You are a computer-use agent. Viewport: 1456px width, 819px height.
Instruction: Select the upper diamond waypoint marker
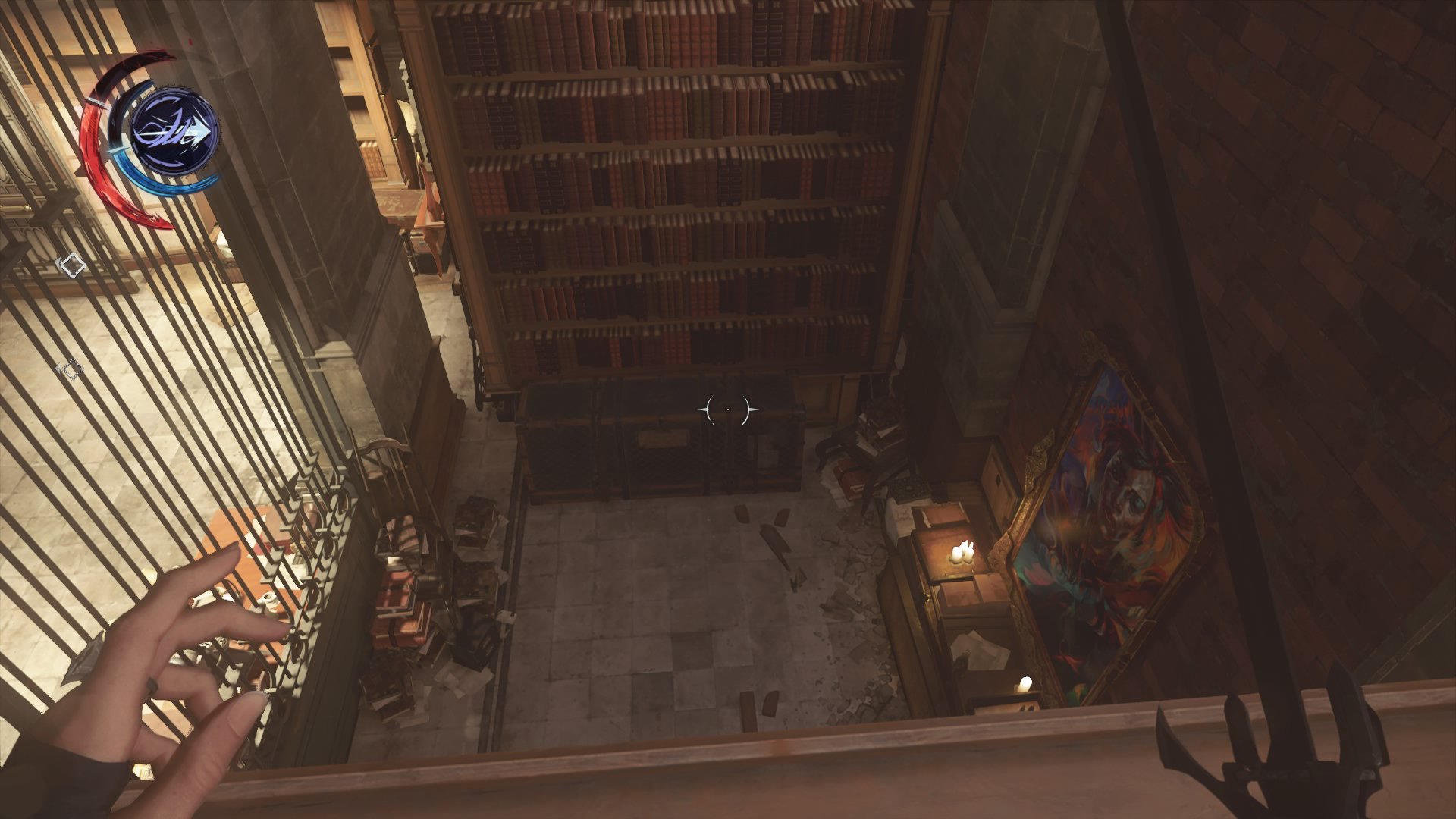72,264
